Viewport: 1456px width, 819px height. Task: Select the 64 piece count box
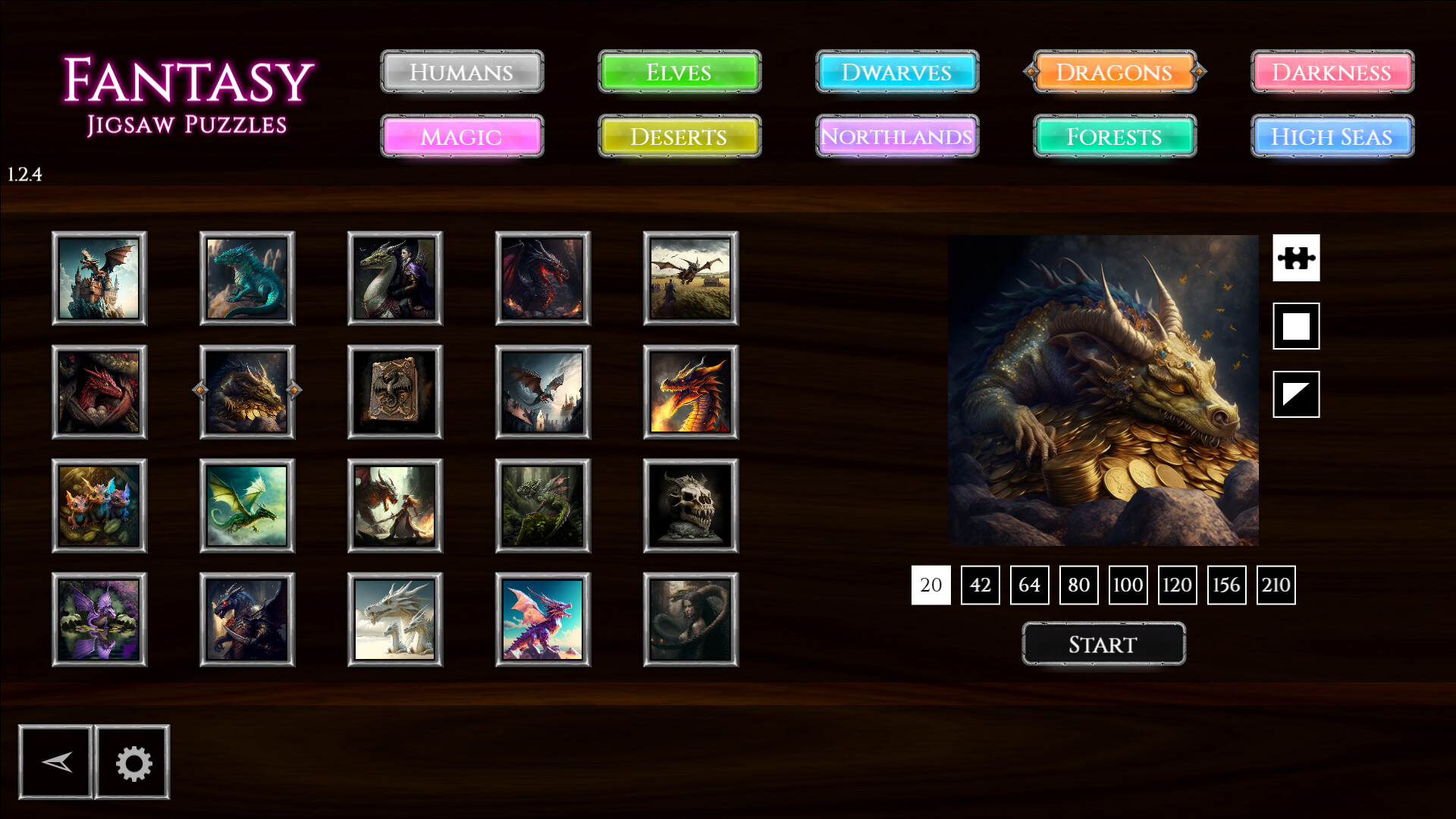click(1029, 585)
